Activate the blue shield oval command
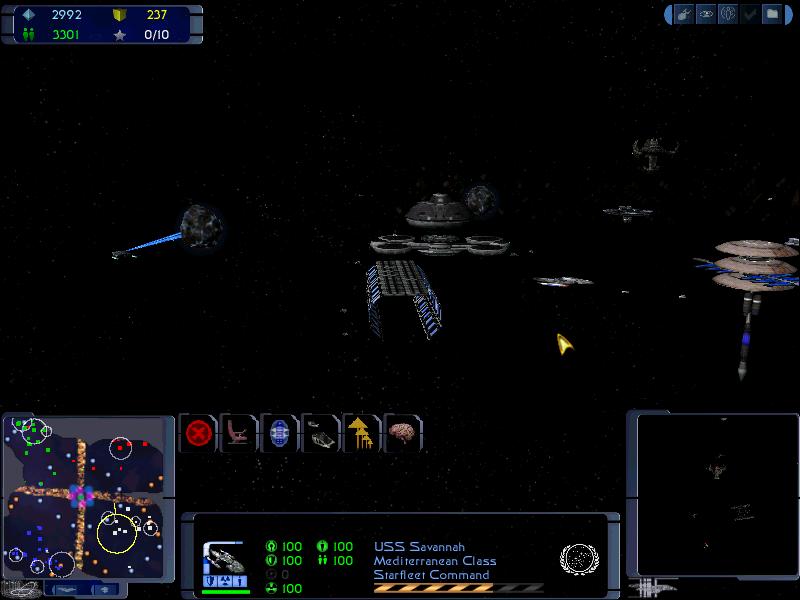The width and height of the screenshot is (800, 600). (280, 434)
